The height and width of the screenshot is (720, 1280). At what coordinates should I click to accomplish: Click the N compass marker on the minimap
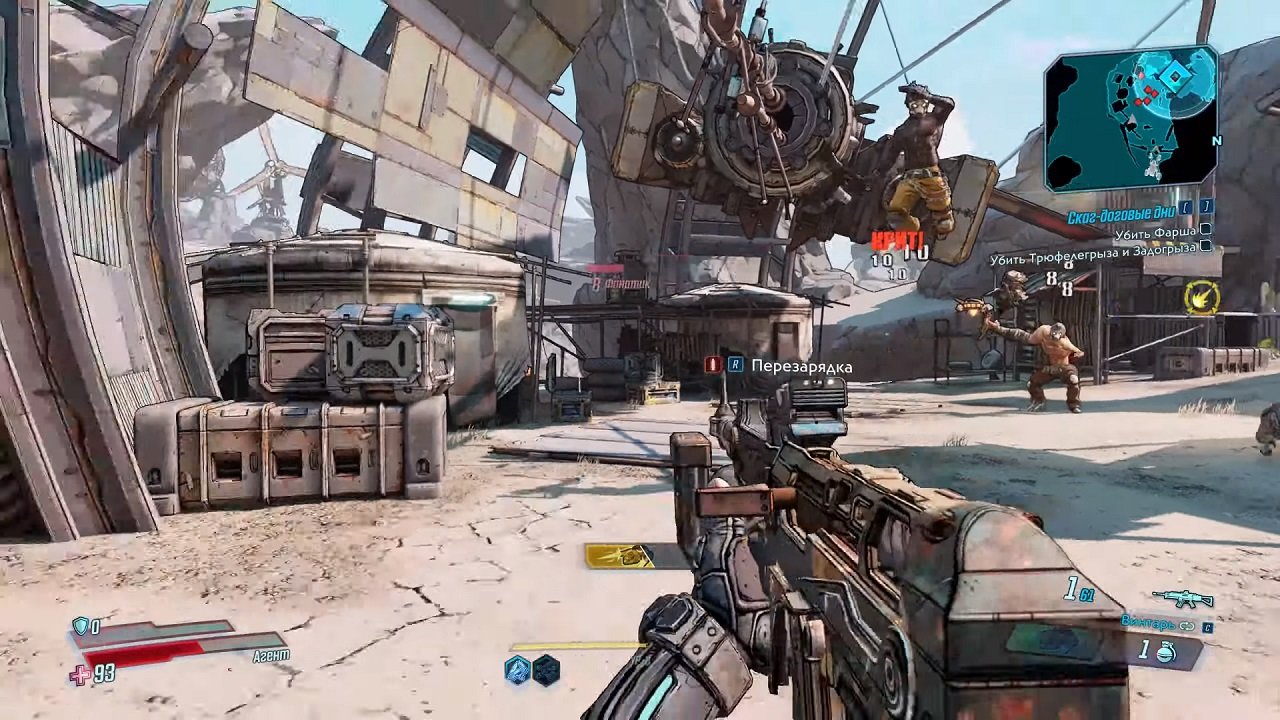pos(1217,142)
